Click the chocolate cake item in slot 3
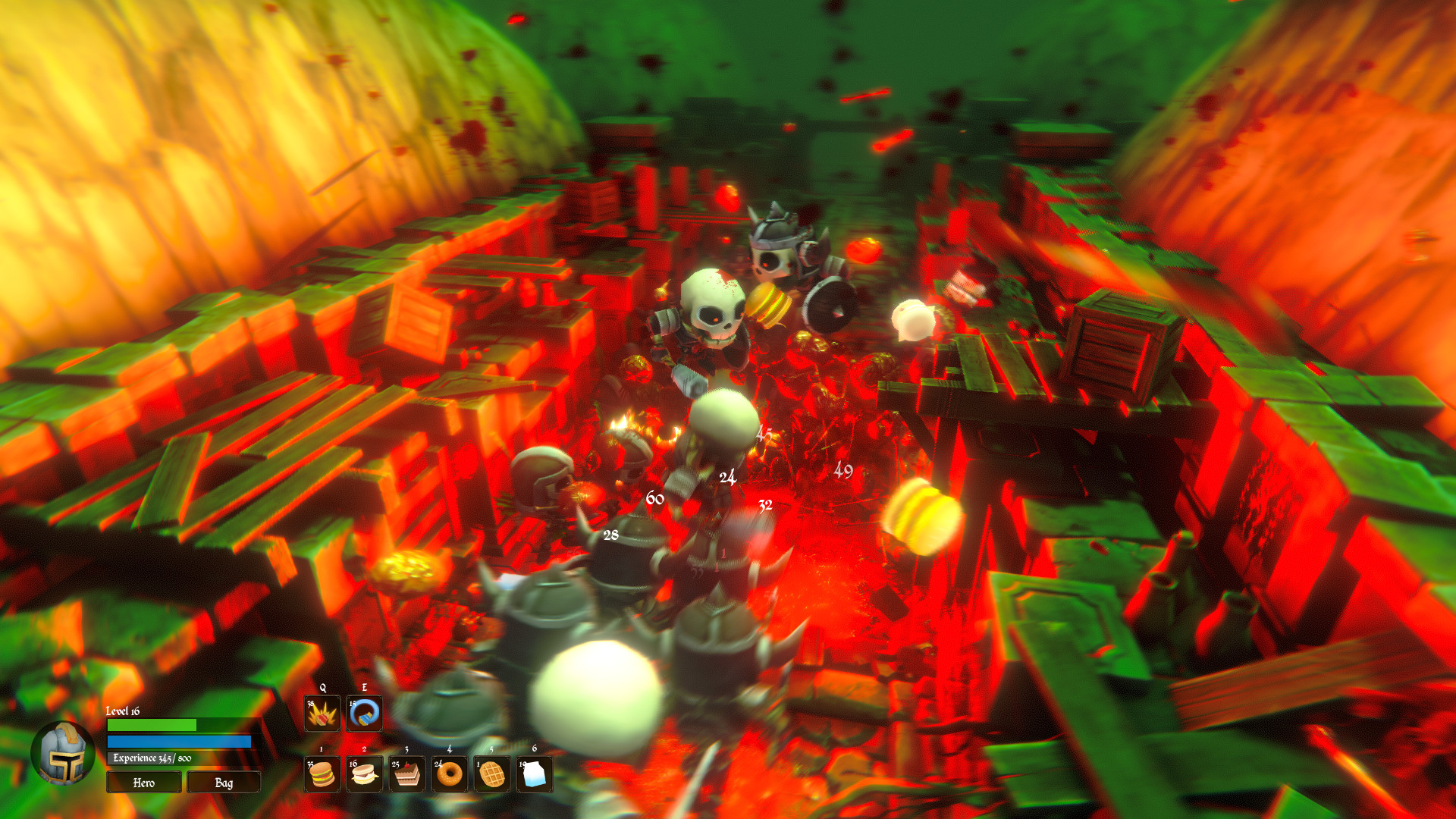Image resolution: width=1456 pixels, height=819 pixels. pyautogui.click(x=407, y=774)
